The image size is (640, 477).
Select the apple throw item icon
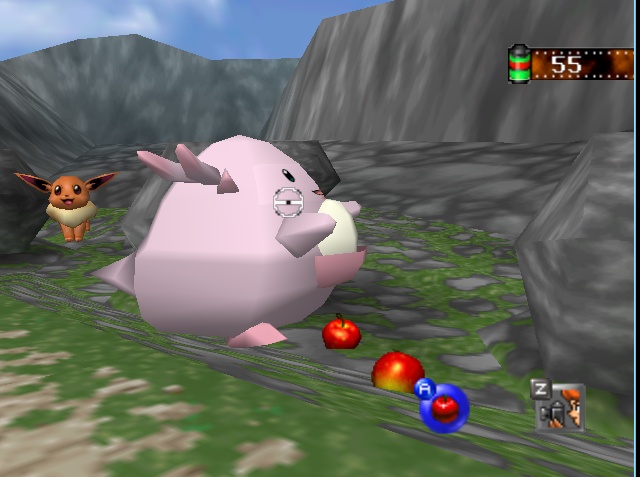tap(443, 407)
